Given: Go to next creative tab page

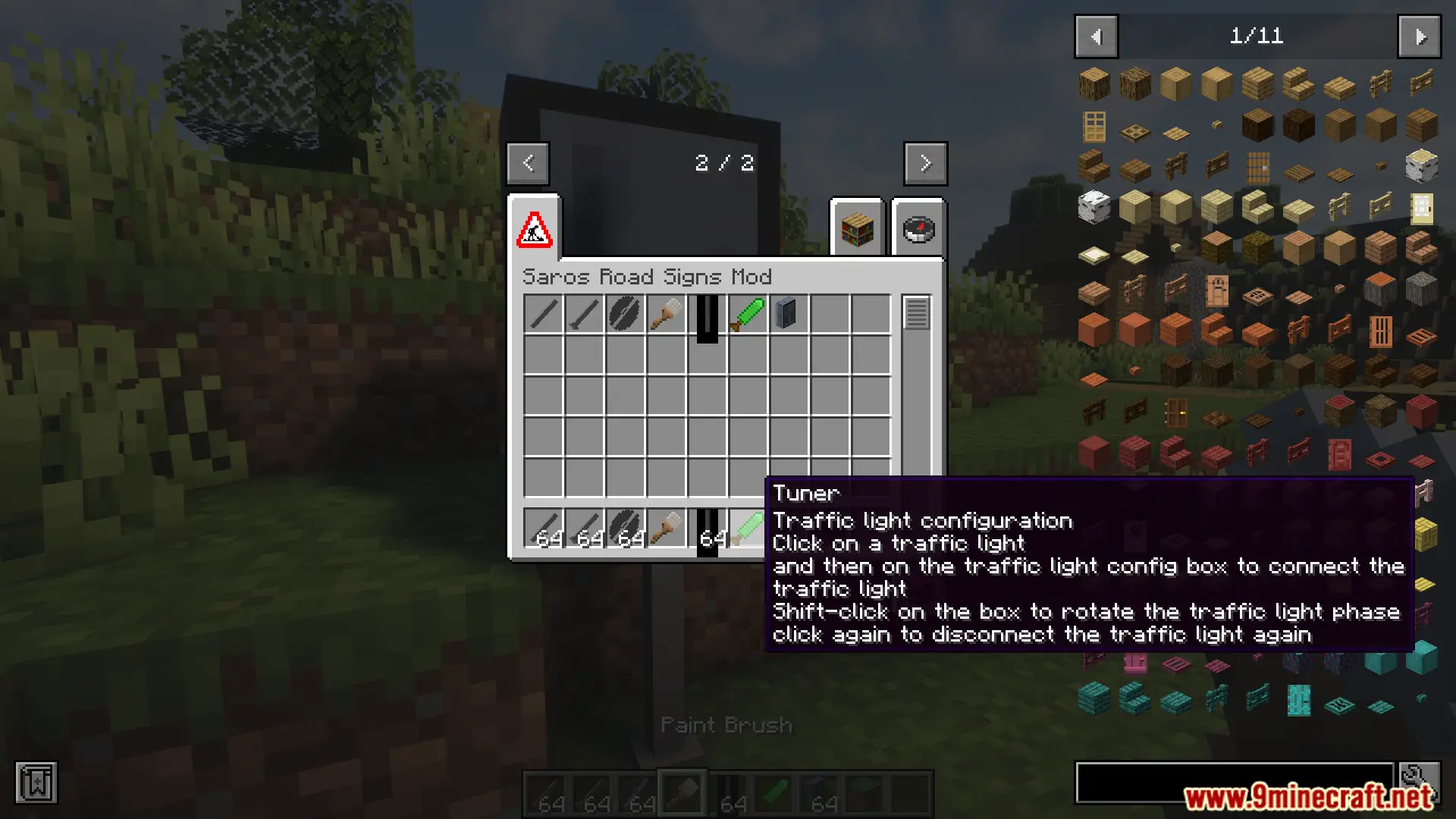Looking at the screenshot, I should (x=925, y=163).
